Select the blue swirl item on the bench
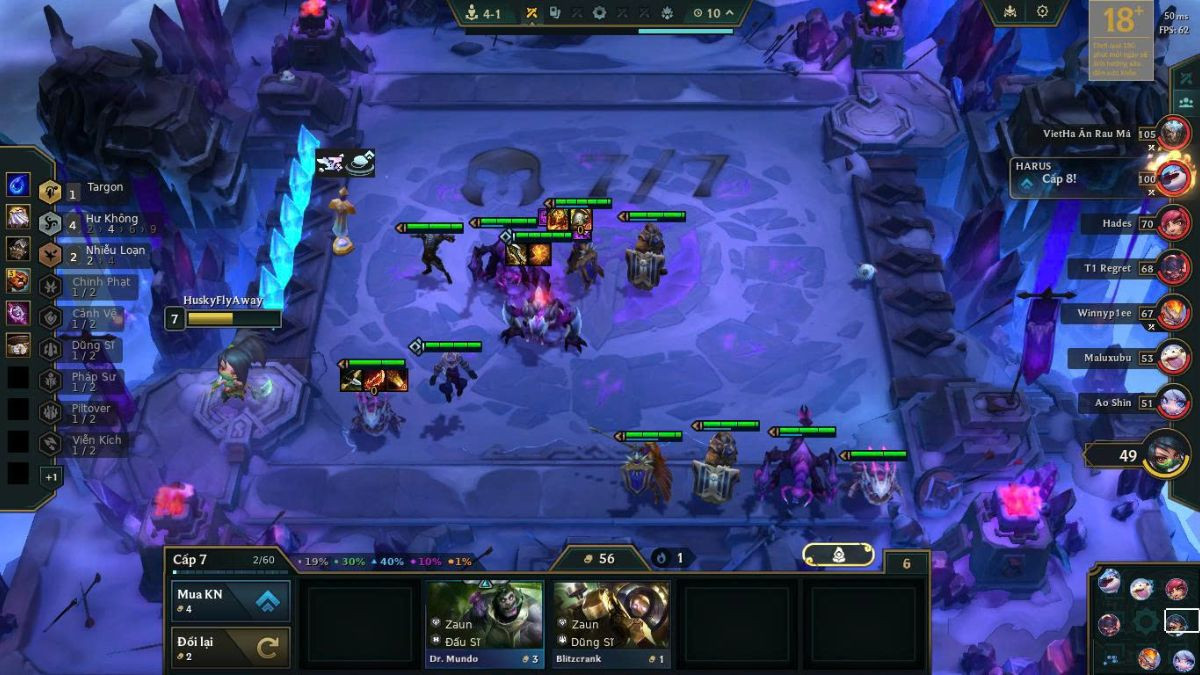The image size is (1200, 675). pyautogui.click(x=18, y=185)
